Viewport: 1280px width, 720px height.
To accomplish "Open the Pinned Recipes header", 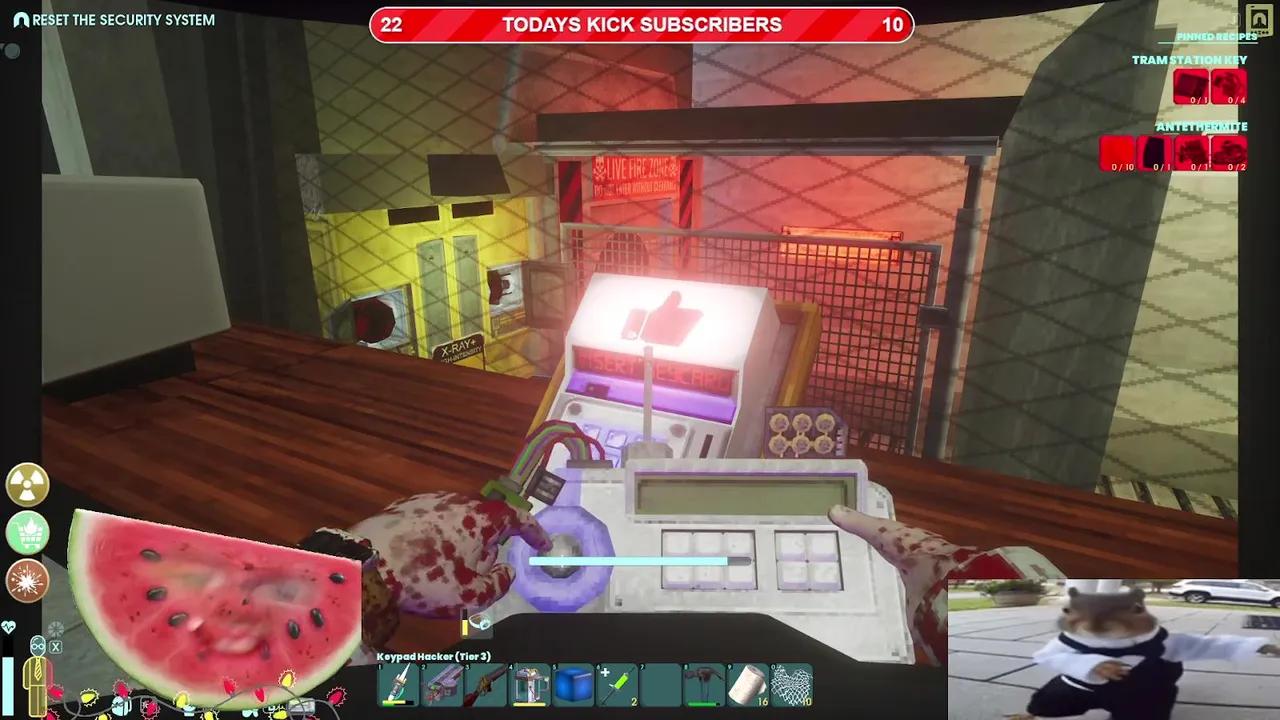I will [1215, 36].
